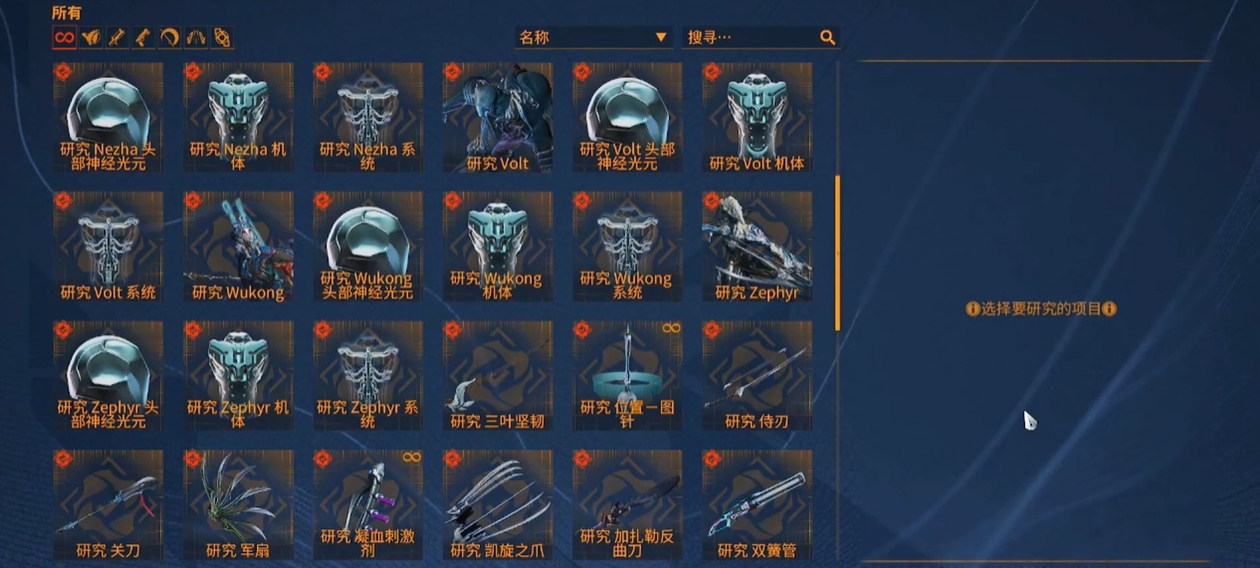Select the 研究 双簧管 weapon tile

coord(757,504)
